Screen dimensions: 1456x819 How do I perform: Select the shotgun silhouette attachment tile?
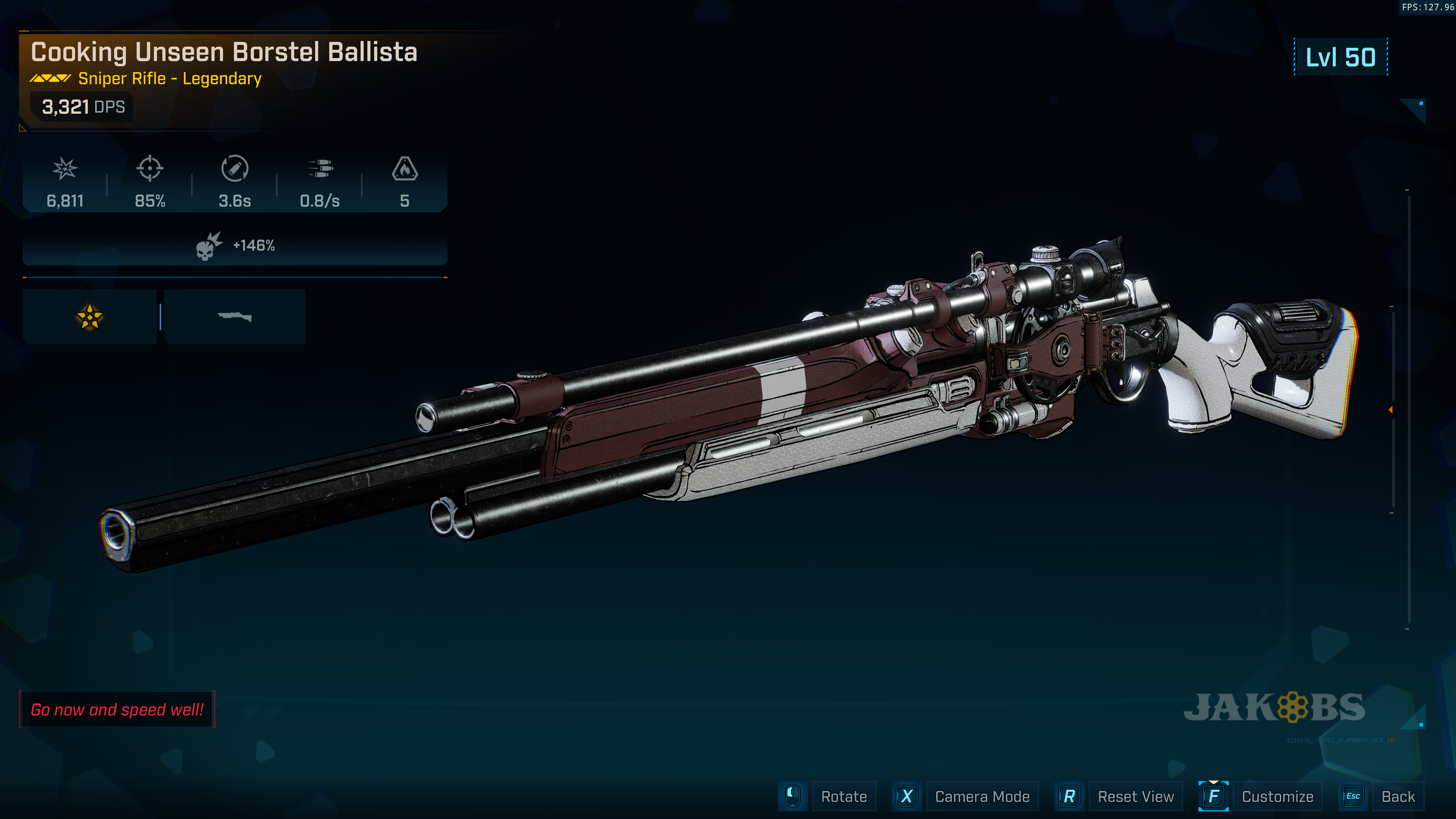tap(235, 317)
